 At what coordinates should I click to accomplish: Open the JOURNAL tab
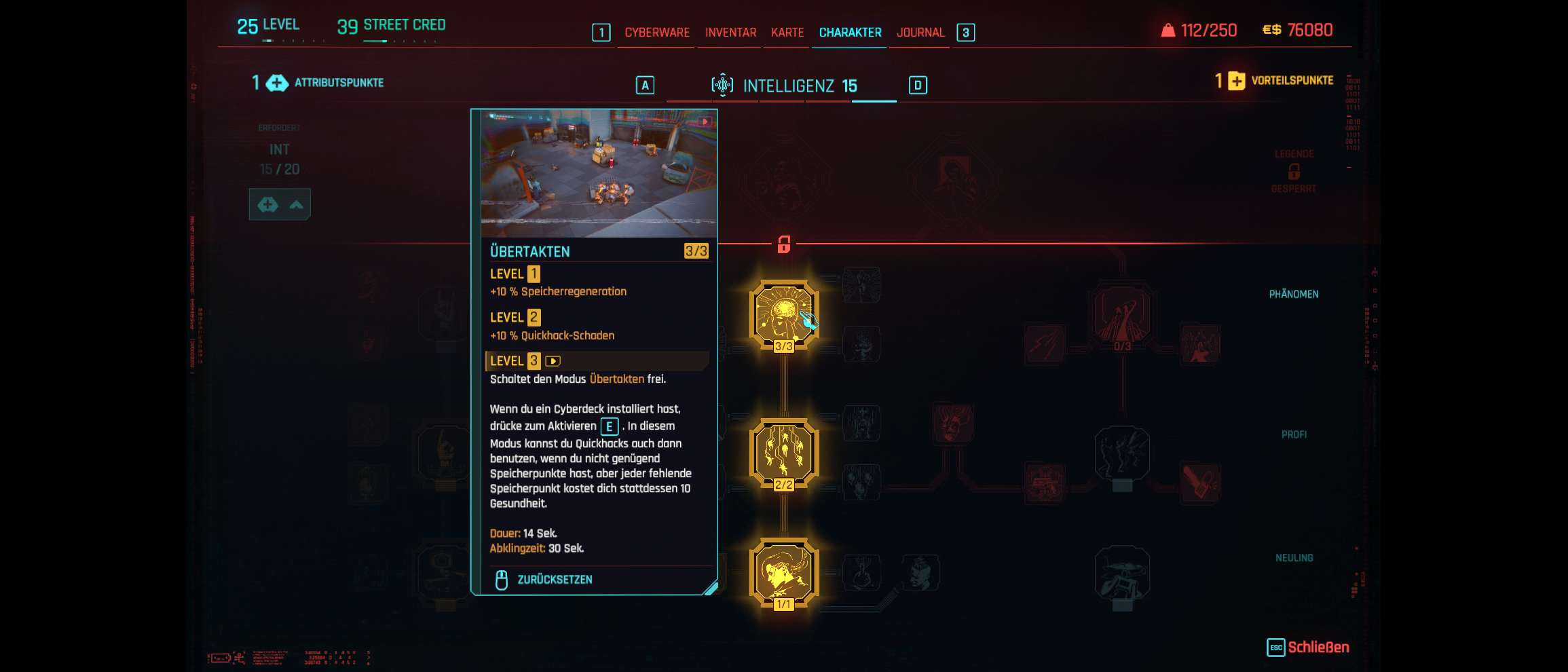pyautogui.click(x=920, y=32)
